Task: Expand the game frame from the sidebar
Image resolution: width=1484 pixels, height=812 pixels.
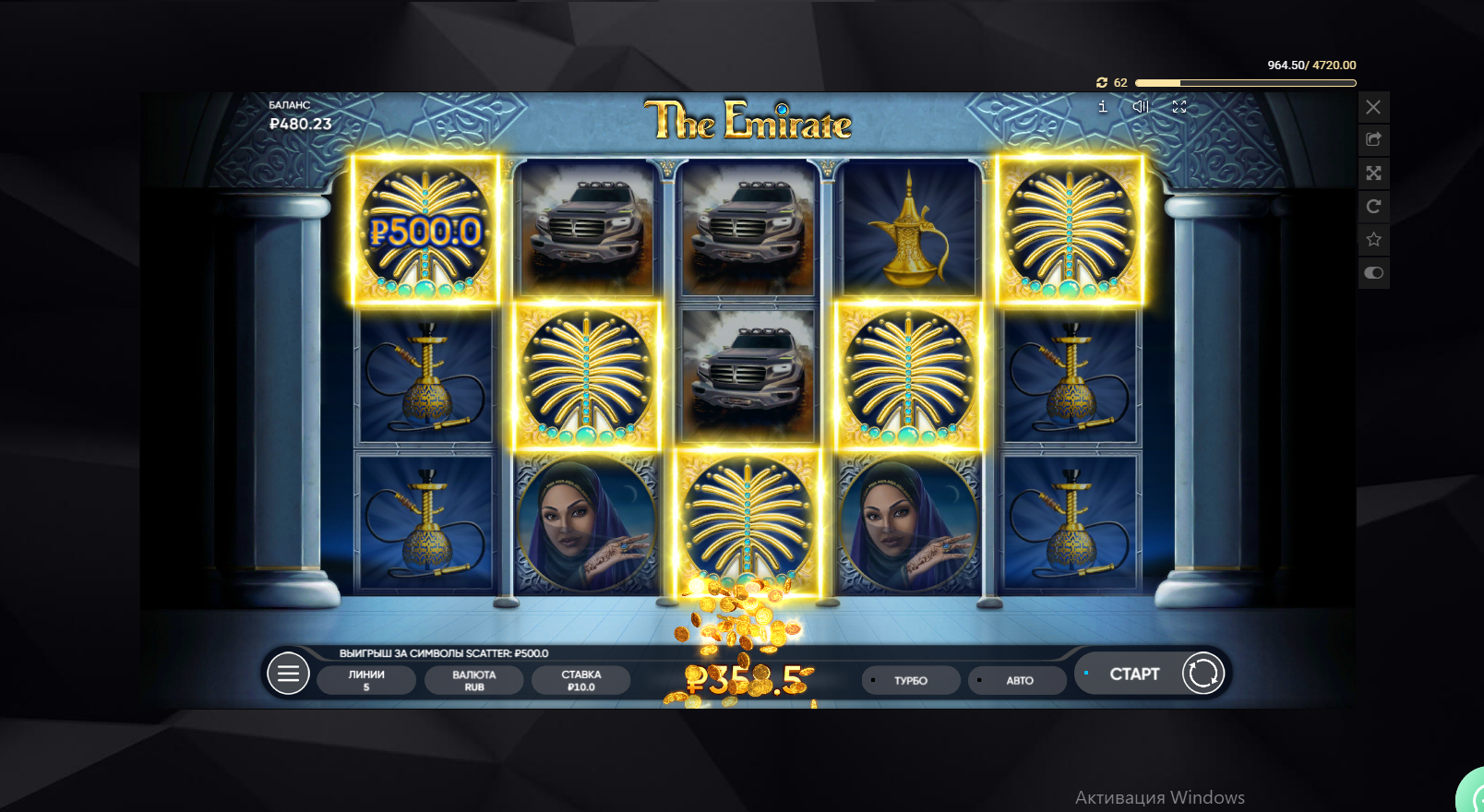Action: click(x=1373, y=173)
